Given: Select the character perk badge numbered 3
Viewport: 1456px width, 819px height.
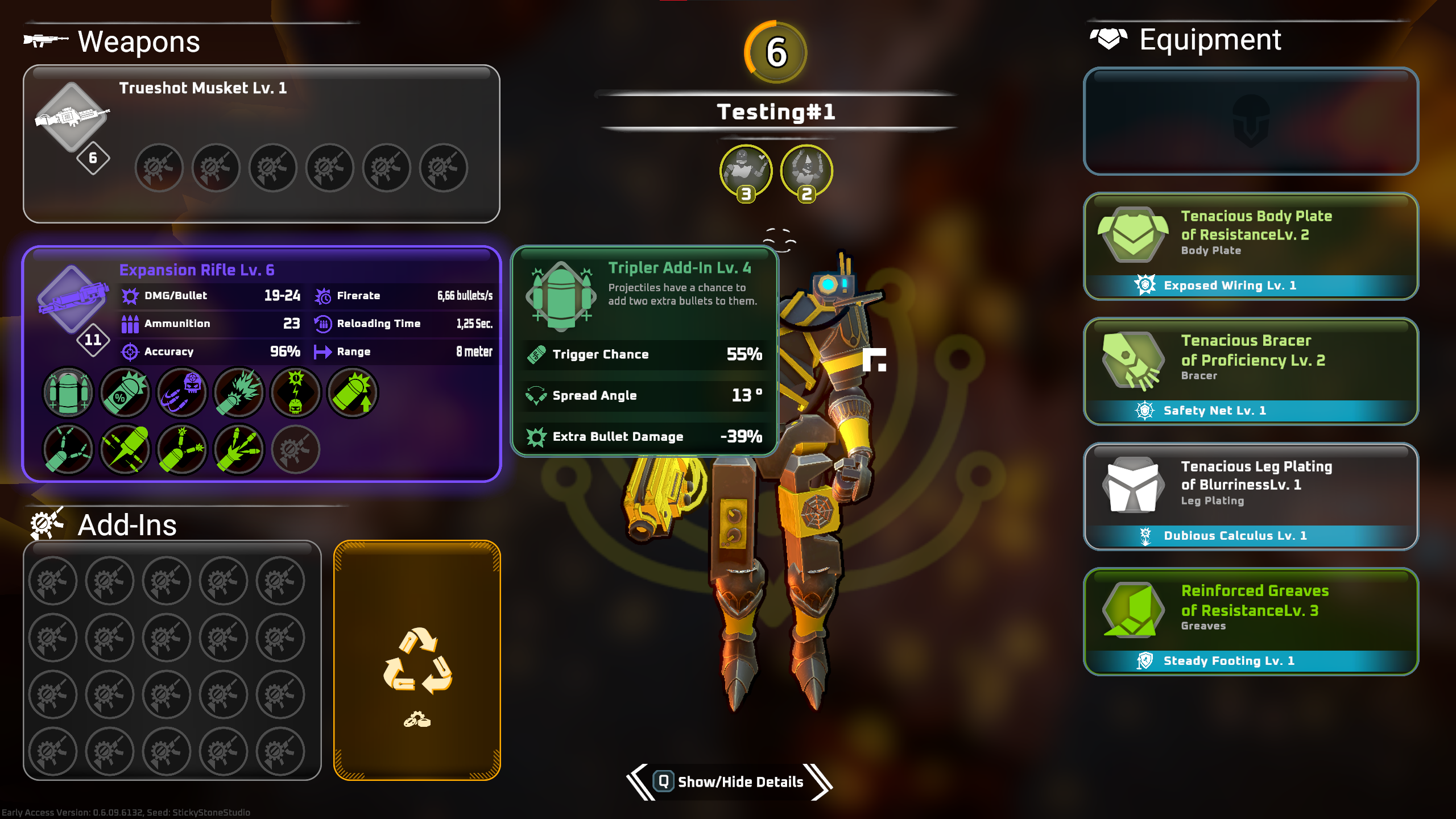Looking at the screenshot, I should click(x=746, y=172).
